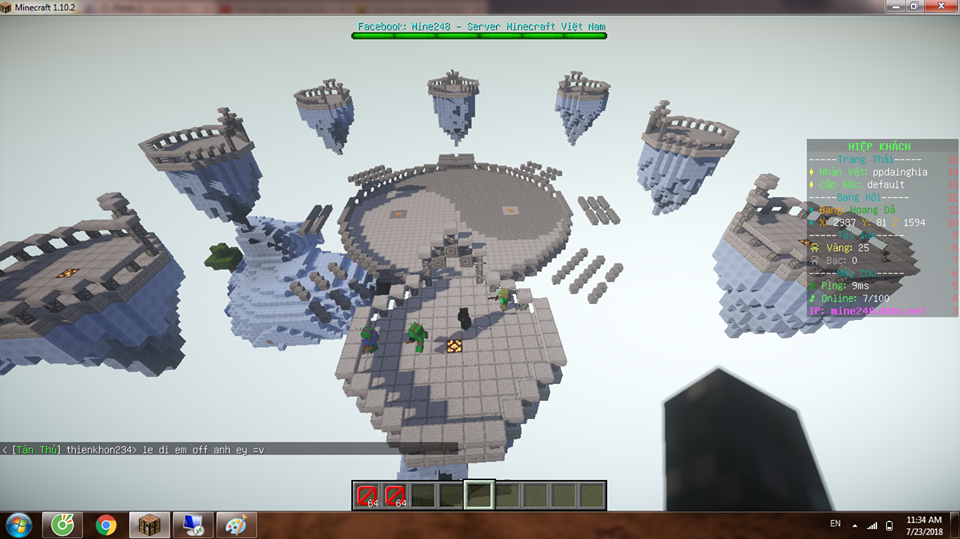Select the highlighted empty hotbar slot

tap(479, 495)
